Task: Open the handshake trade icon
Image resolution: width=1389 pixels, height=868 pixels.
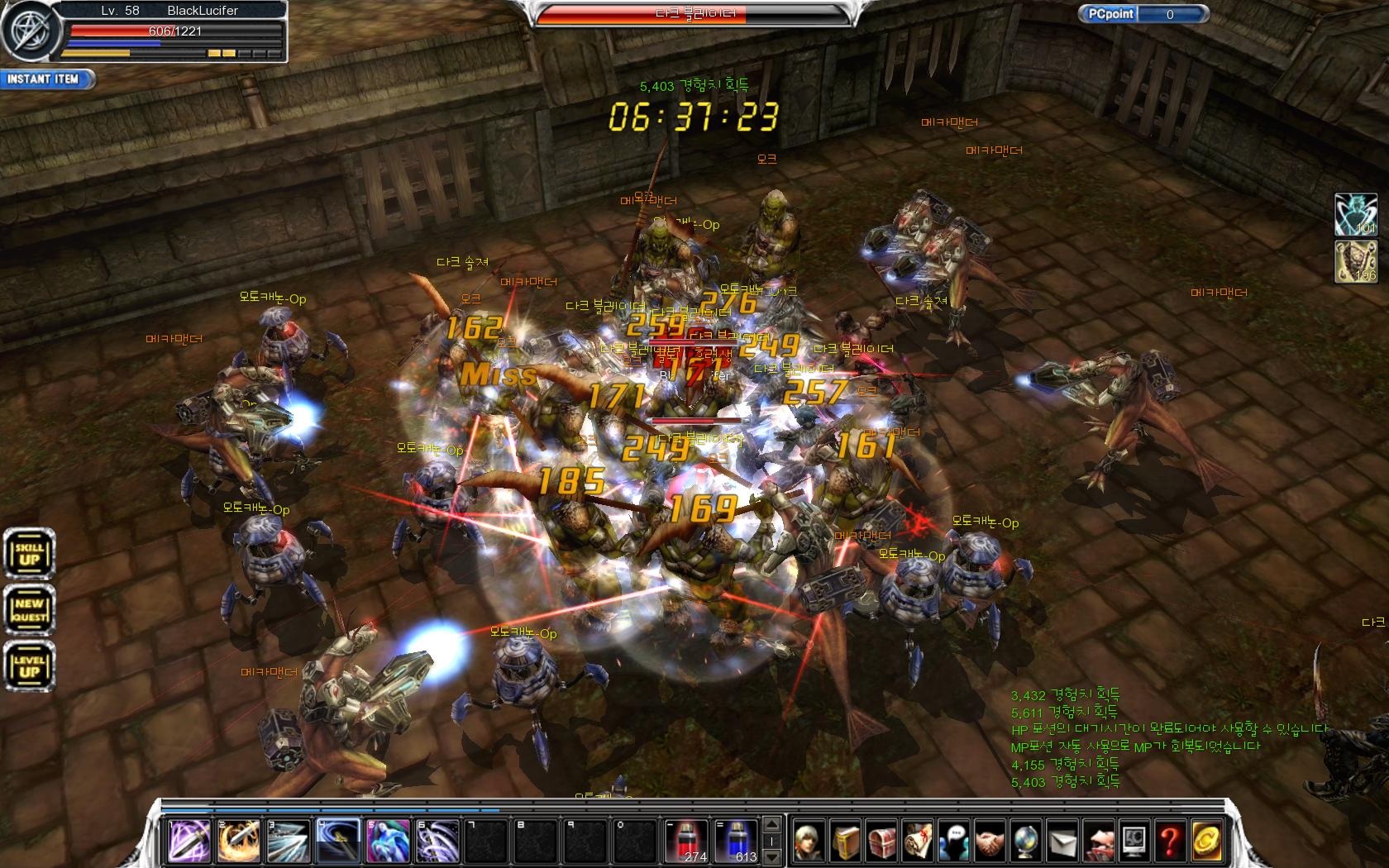Action: tap(990, 842)
